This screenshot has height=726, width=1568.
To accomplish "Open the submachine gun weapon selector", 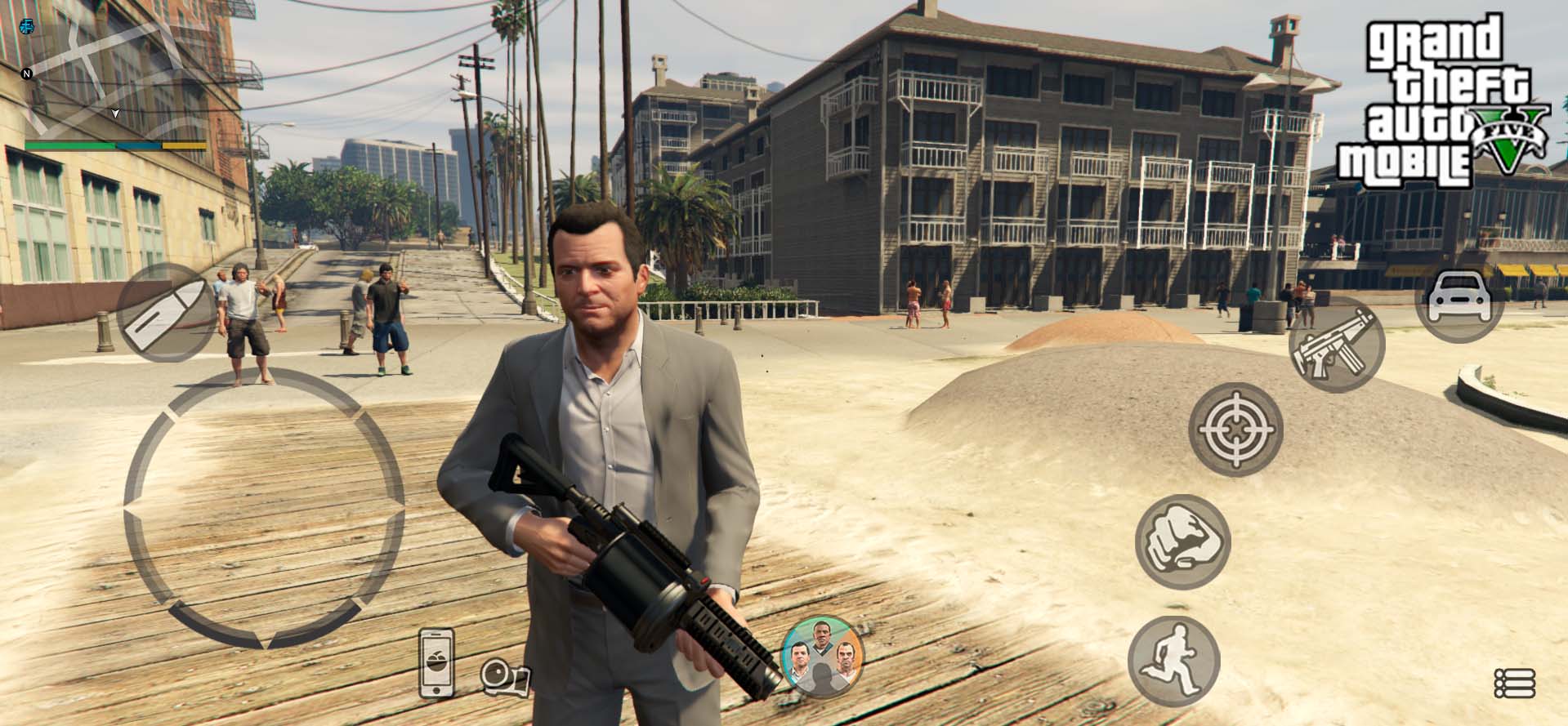I will click(1336, 345).
